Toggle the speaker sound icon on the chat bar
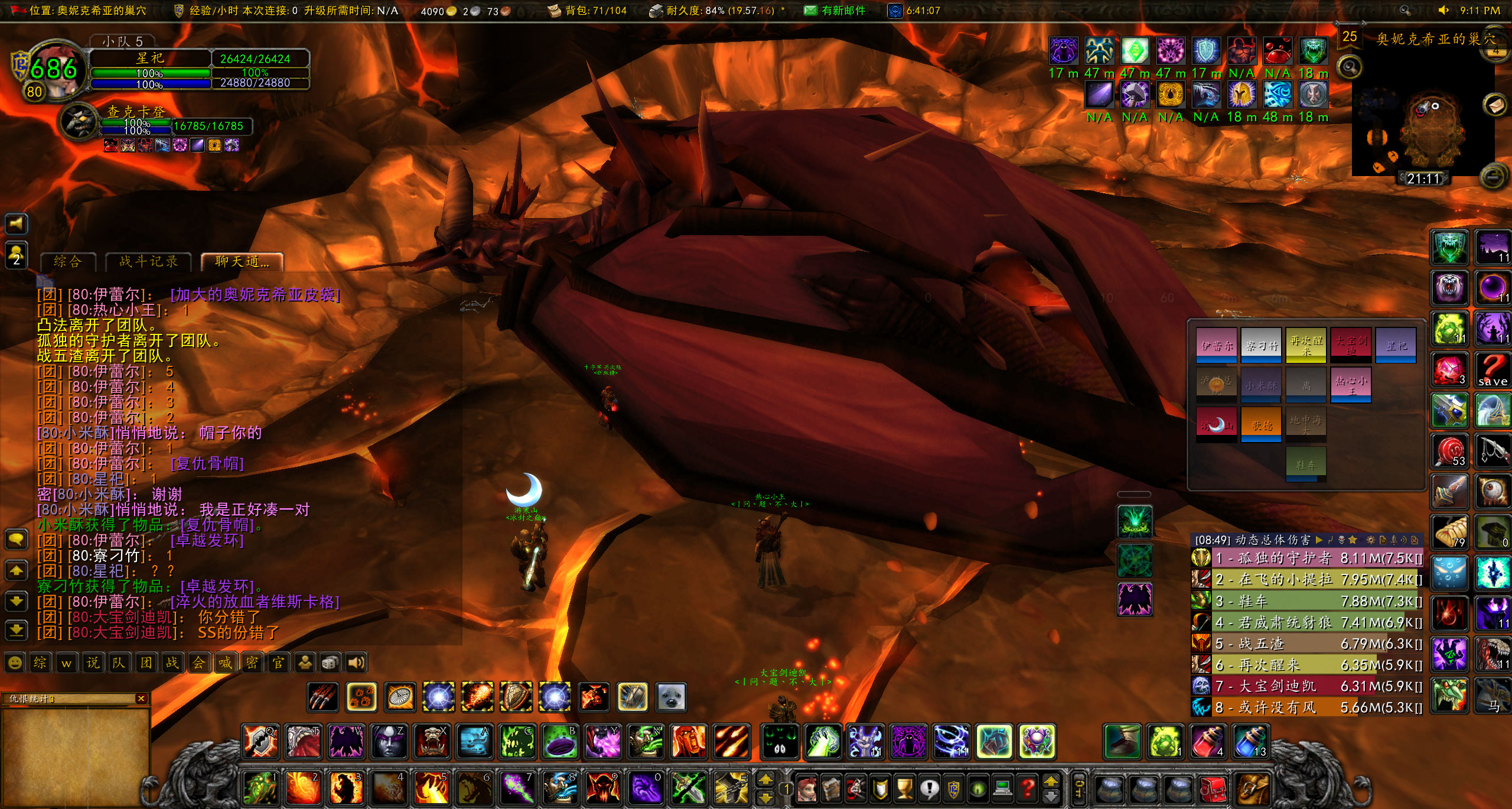 356,663
